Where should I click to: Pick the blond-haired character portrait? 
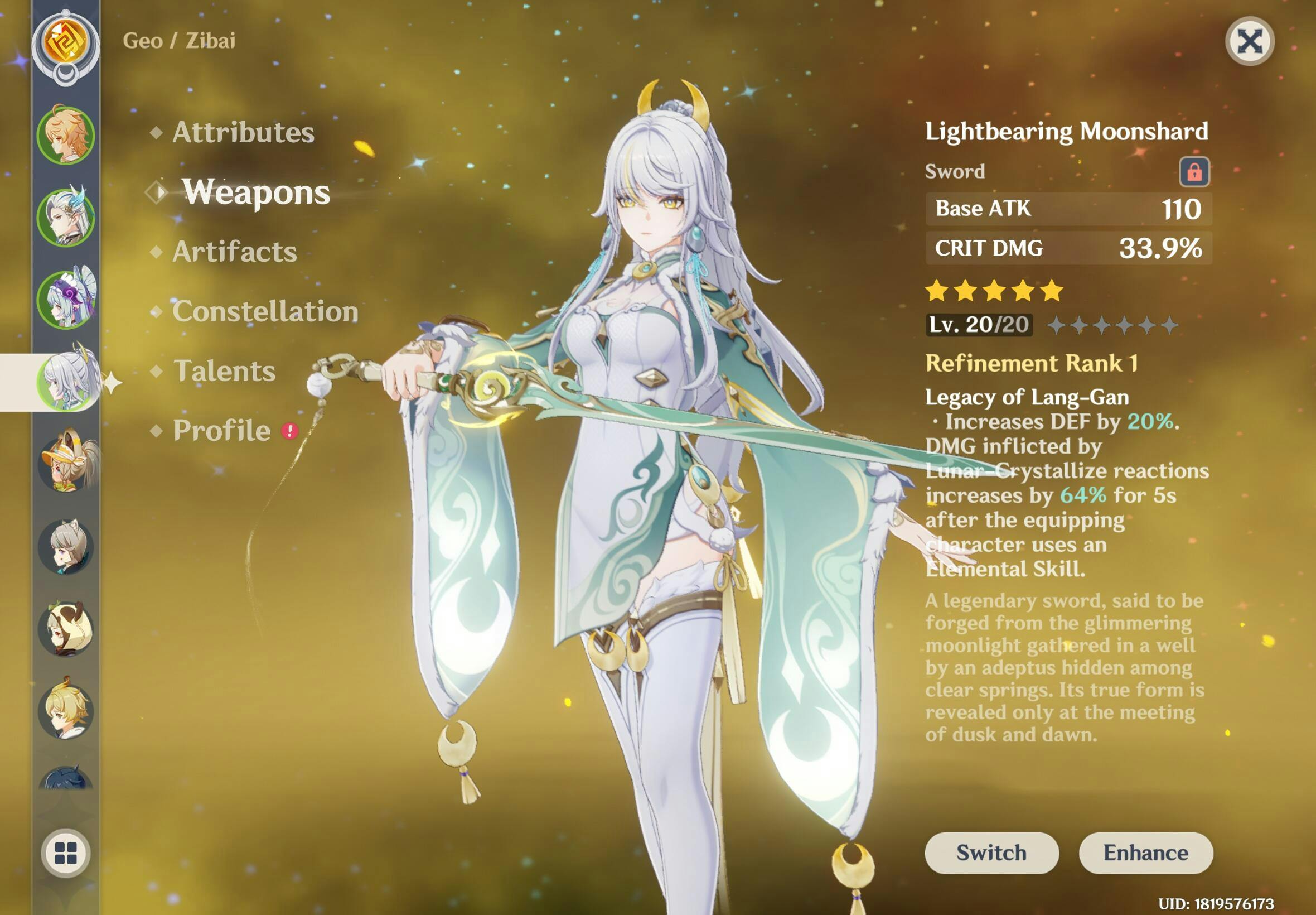tap(66, 710)
